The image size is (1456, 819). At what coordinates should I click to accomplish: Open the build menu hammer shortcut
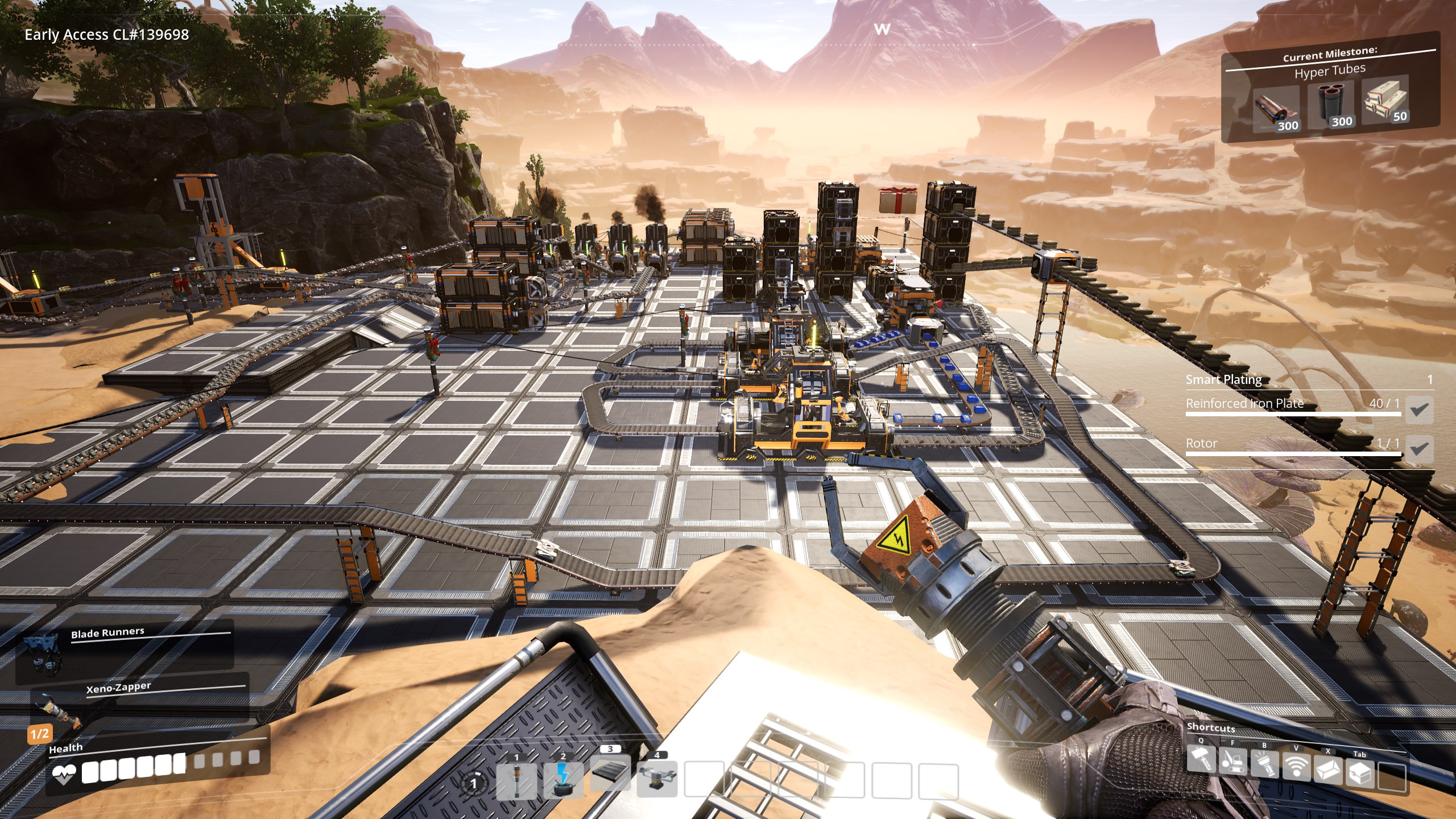tap(1201, 759)
